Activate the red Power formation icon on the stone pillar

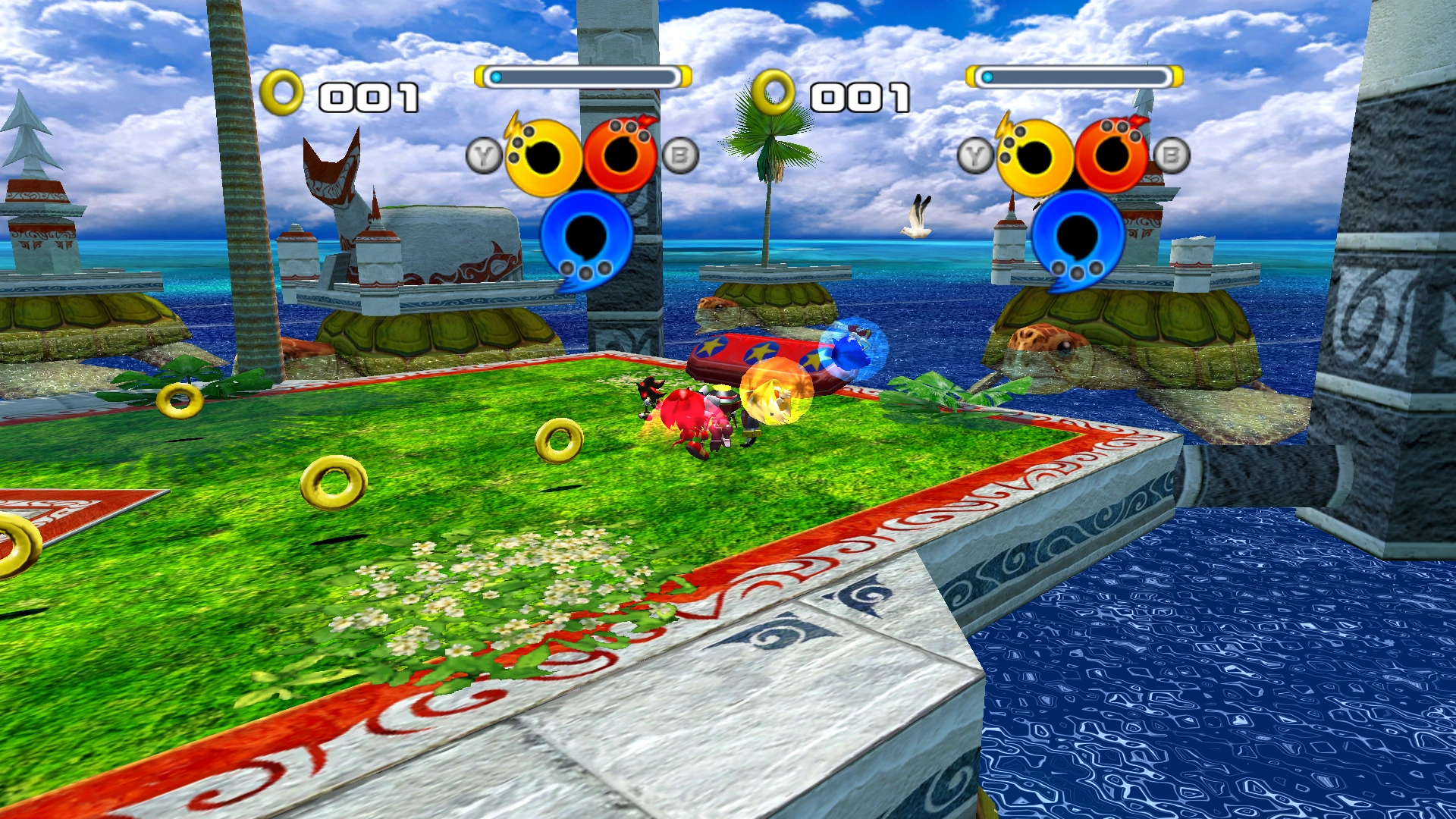pyautogui.click(x=621, y=156)
